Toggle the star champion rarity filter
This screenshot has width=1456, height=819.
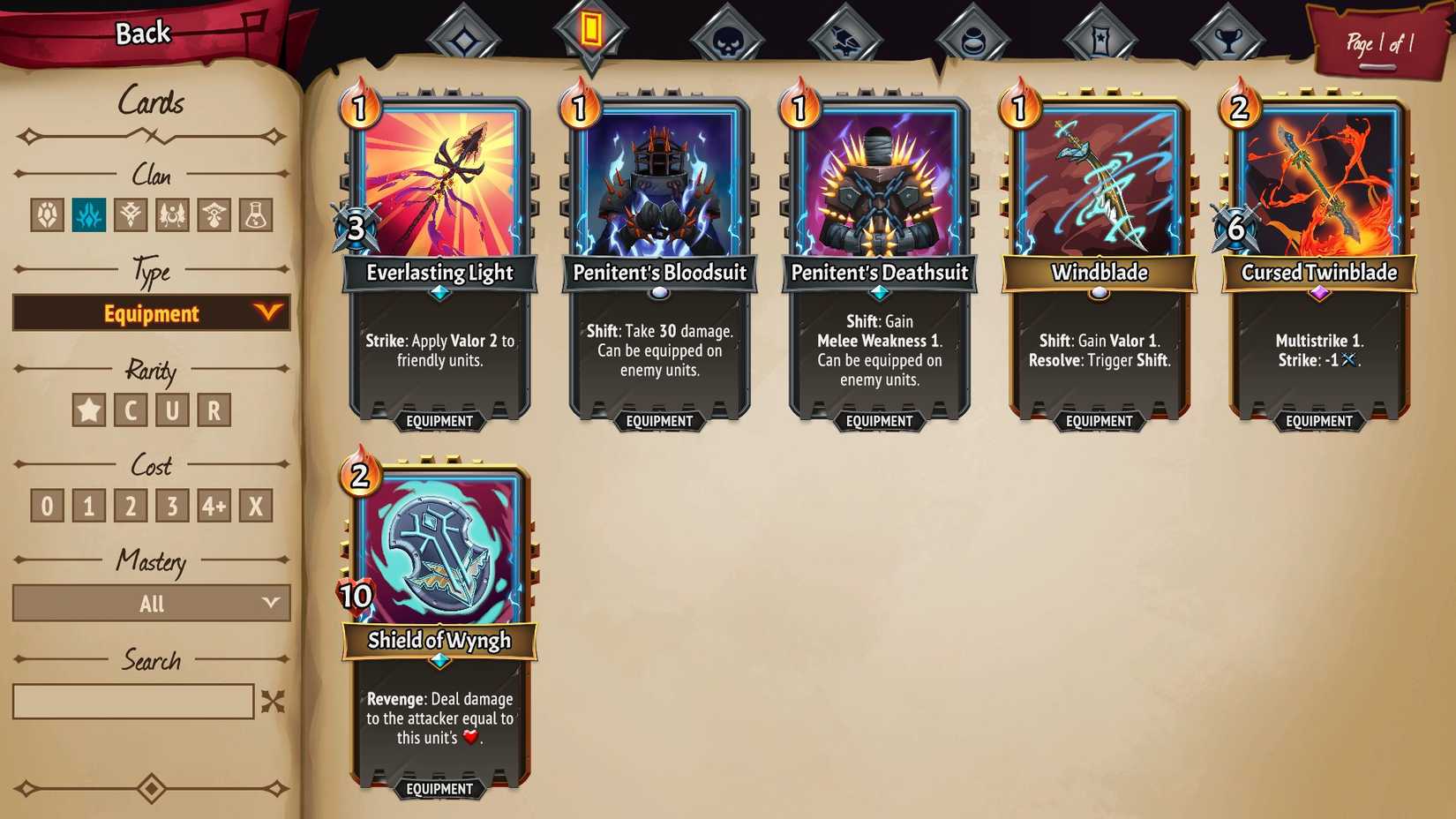click(88, 409)
